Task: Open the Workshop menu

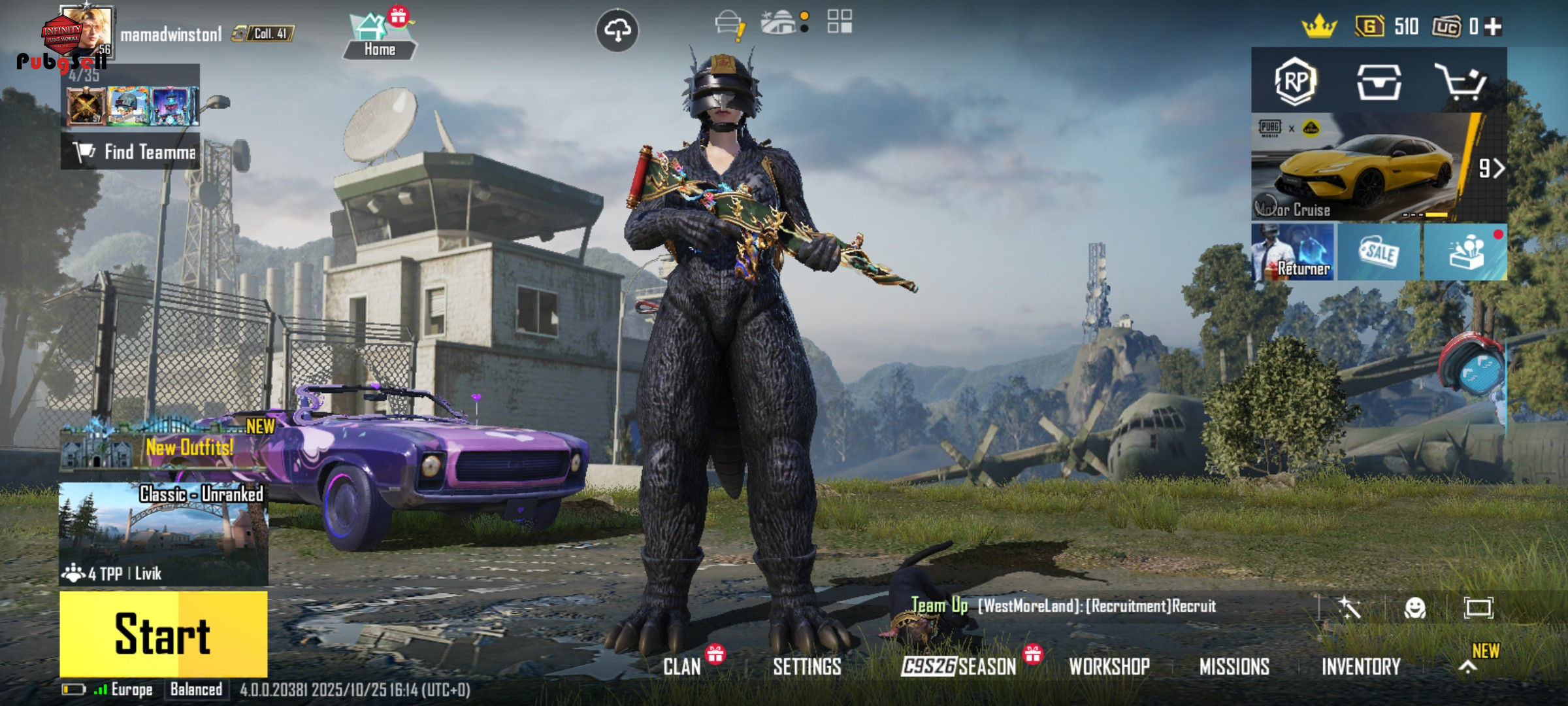Action: click(1109, 667)
